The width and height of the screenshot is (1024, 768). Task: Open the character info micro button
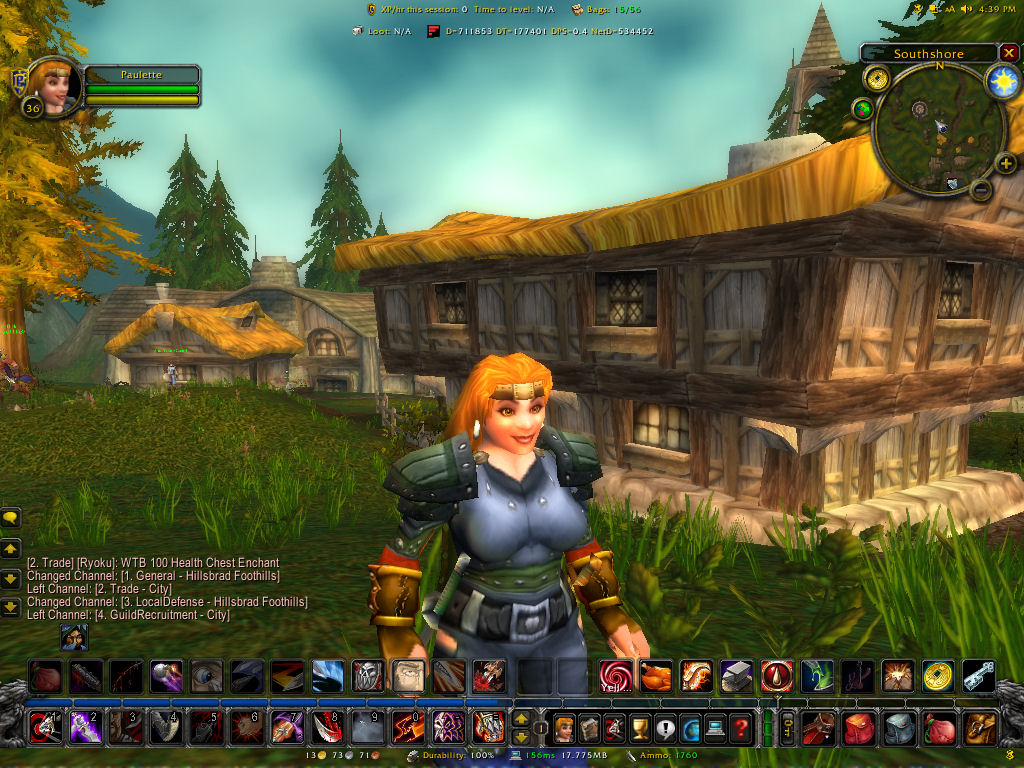pyautogui.click(x=565, y=727)
